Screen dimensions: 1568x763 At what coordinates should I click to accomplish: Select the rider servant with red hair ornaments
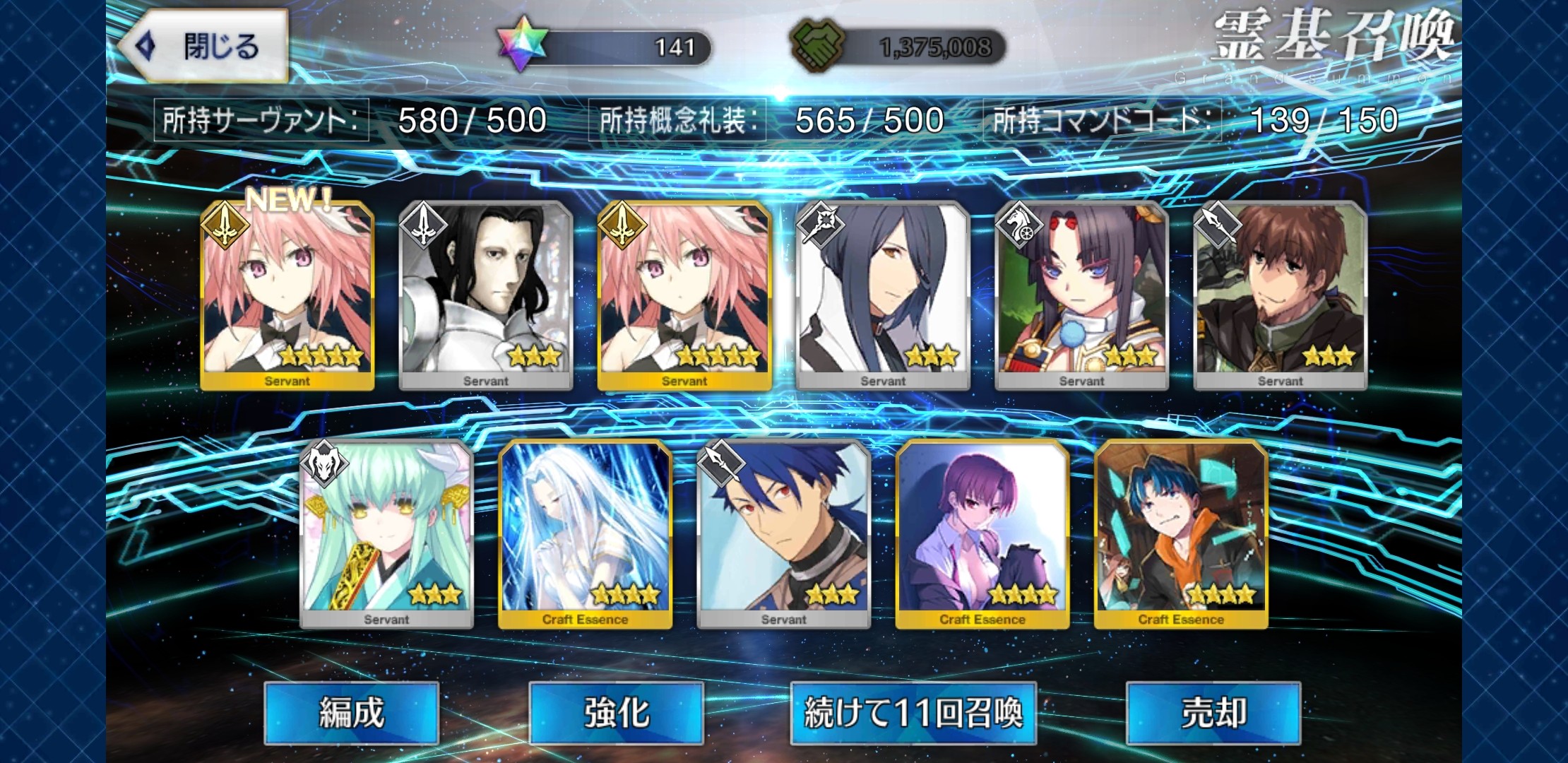(x=1081, y=295)
